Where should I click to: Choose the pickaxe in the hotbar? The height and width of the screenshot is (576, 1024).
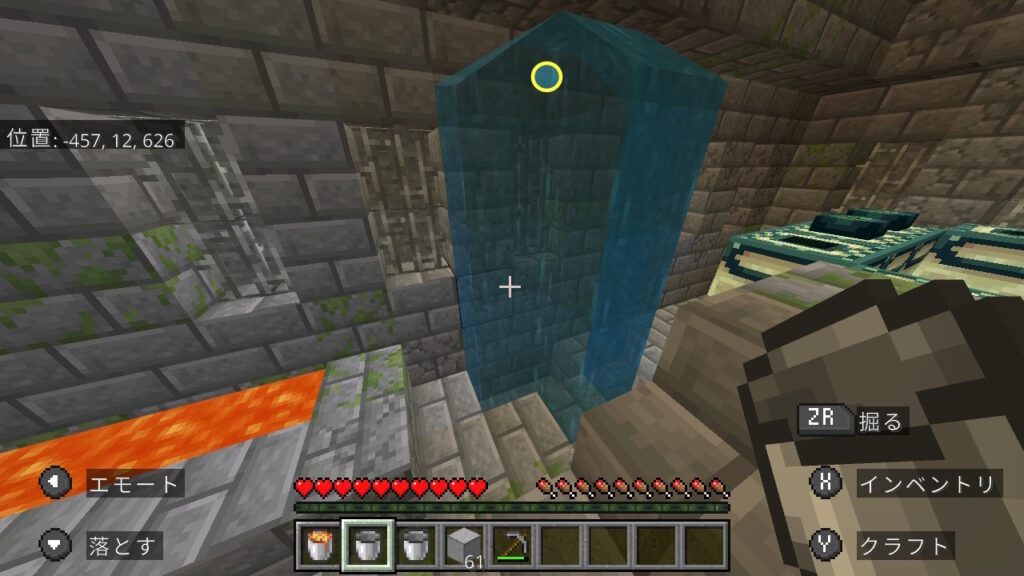pos(512,546)
